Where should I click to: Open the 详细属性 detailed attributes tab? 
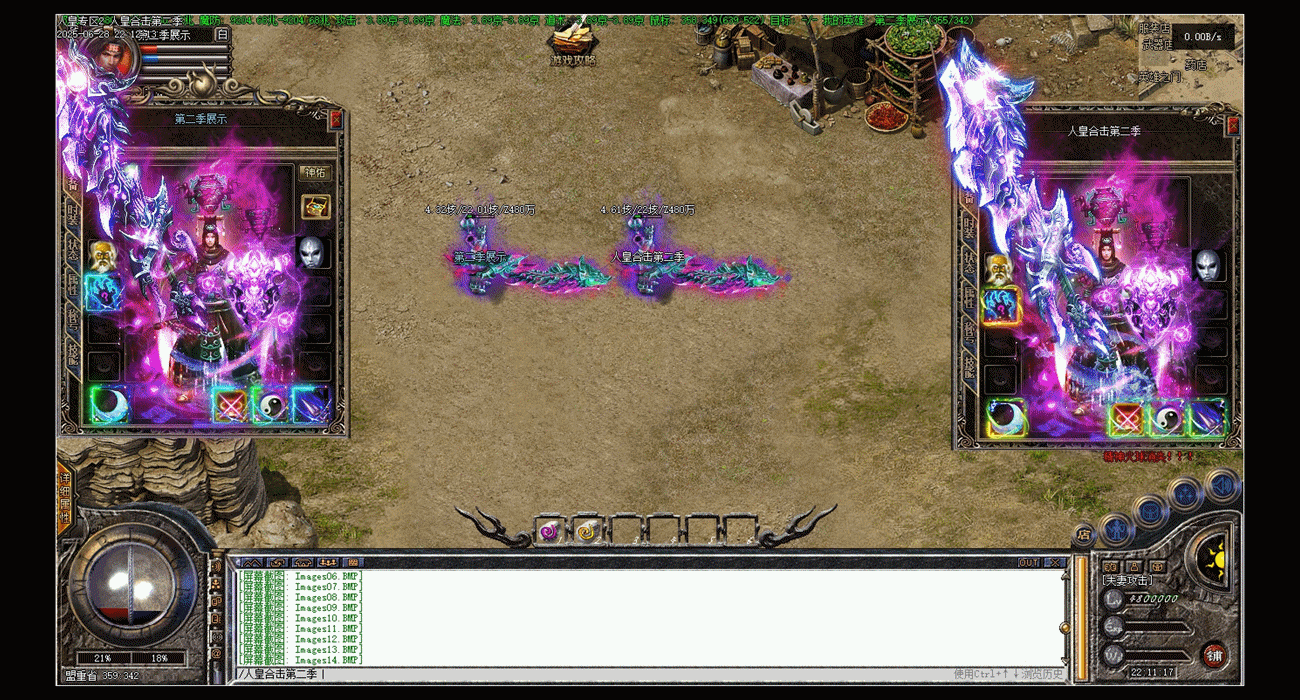(x=64, y=497)
